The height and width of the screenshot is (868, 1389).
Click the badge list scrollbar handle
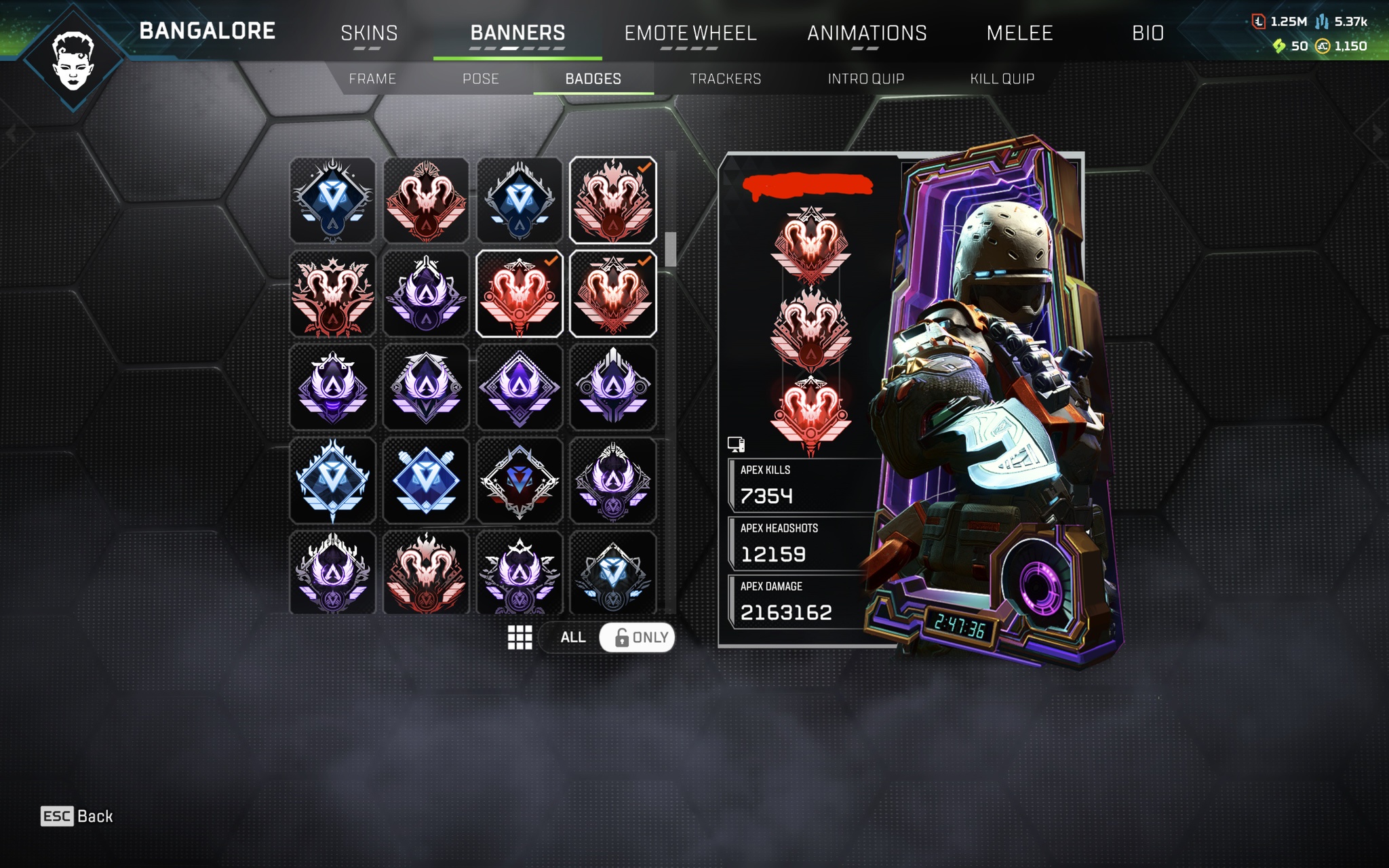point(670,249)
